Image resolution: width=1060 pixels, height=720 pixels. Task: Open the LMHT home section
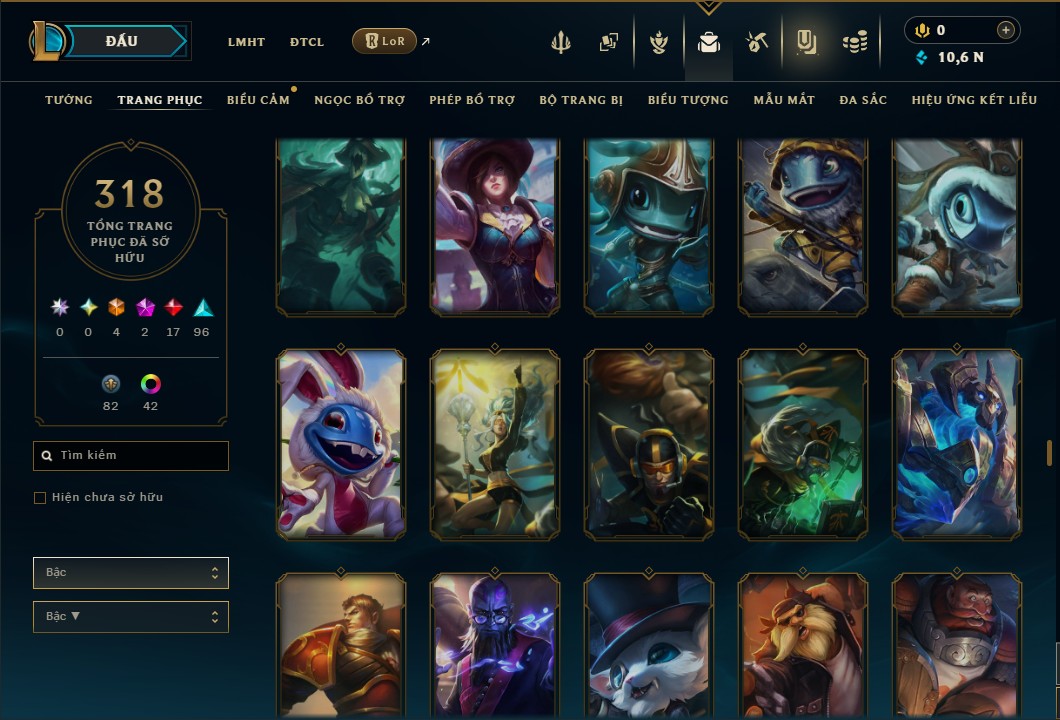[x=246, y=42]
